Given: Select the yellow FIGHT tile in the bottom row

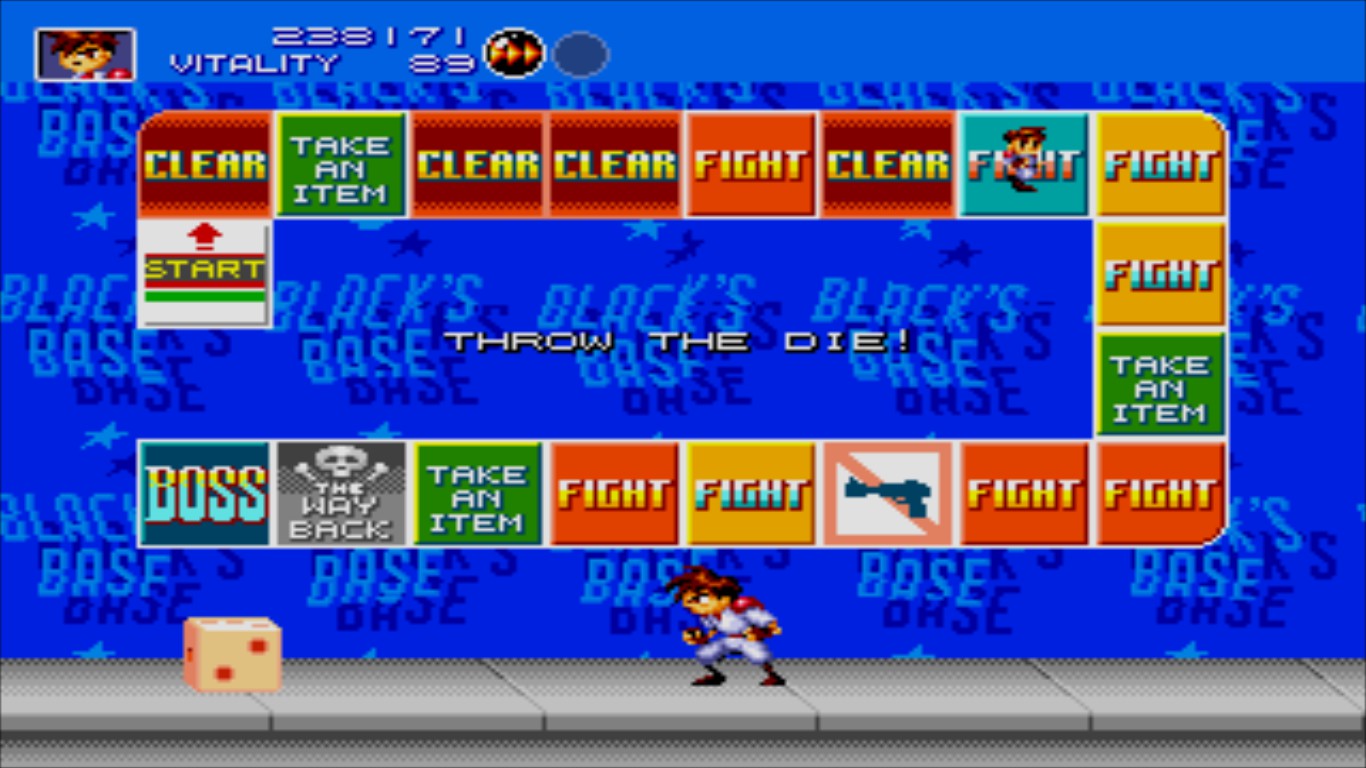Looking at the screenshot, I should tap(751, 492).
